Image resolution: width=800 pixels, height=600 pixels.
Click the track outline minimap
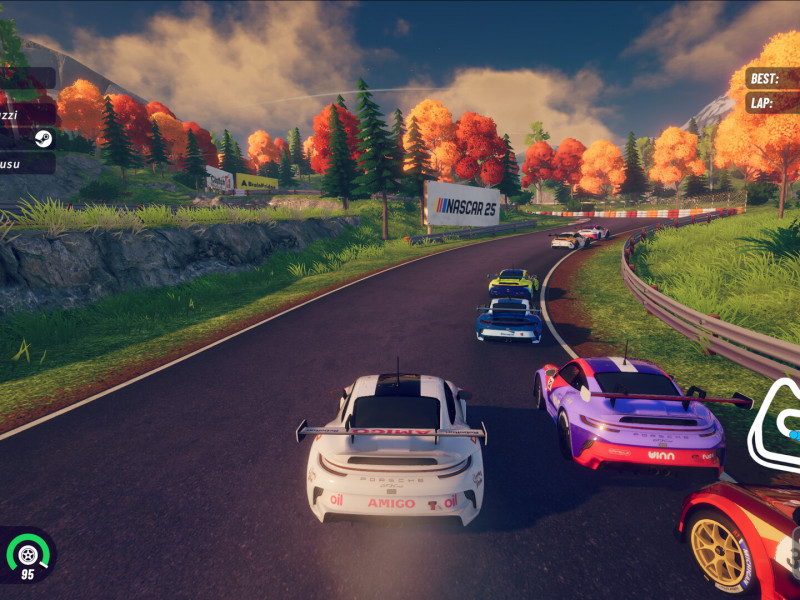pyautogui.click(x=776, y=426)
